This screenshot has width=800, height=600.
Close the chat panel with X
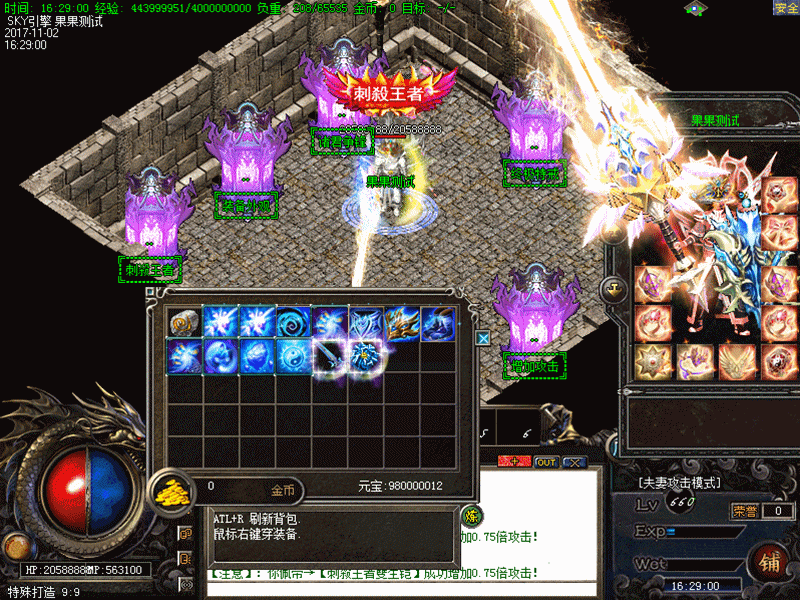tap(574, 462)
